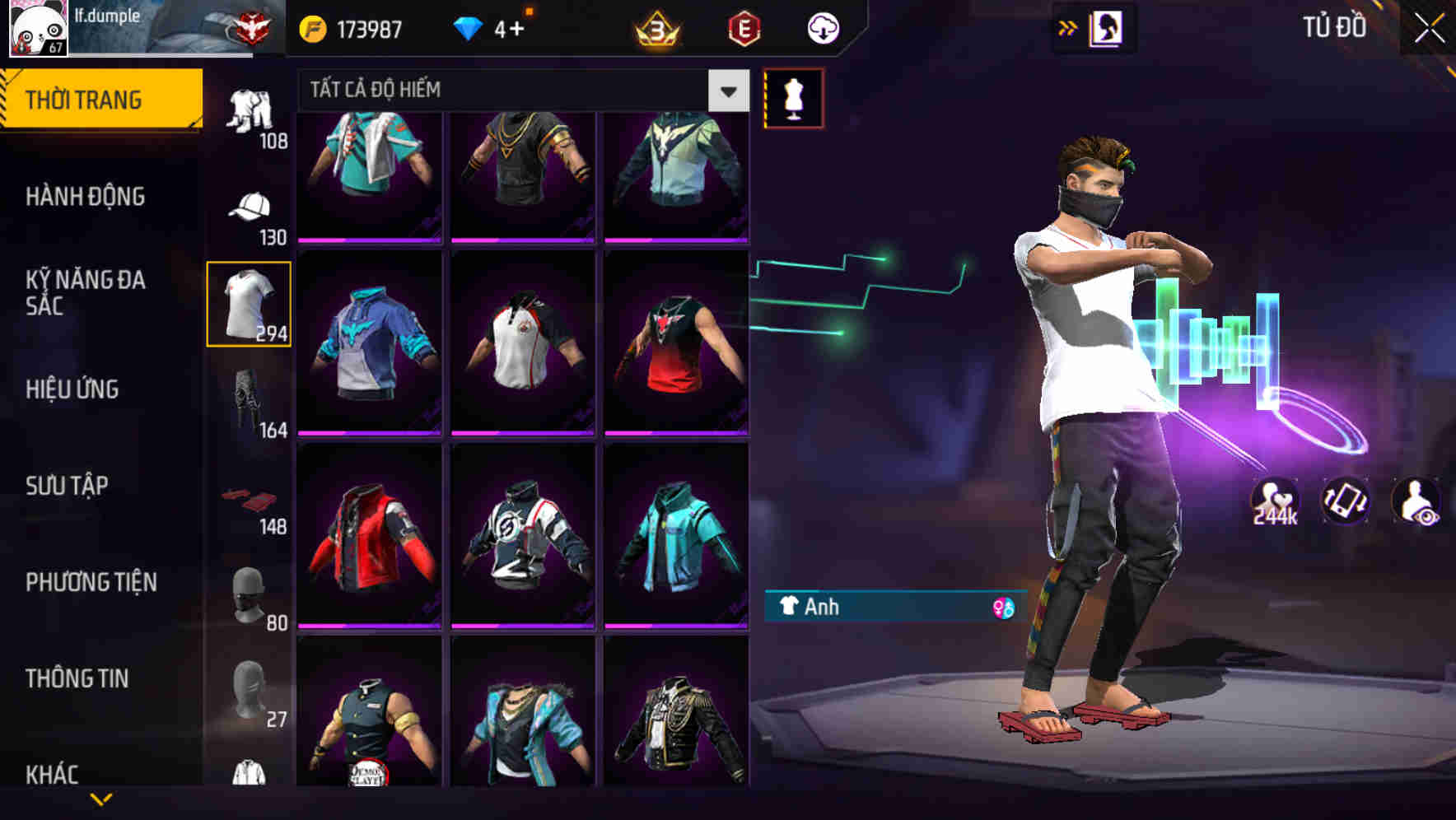This screenshot has width=1456, height=820.
Task: Open the cloud download wardrobe sync icon
Action: 821,27
